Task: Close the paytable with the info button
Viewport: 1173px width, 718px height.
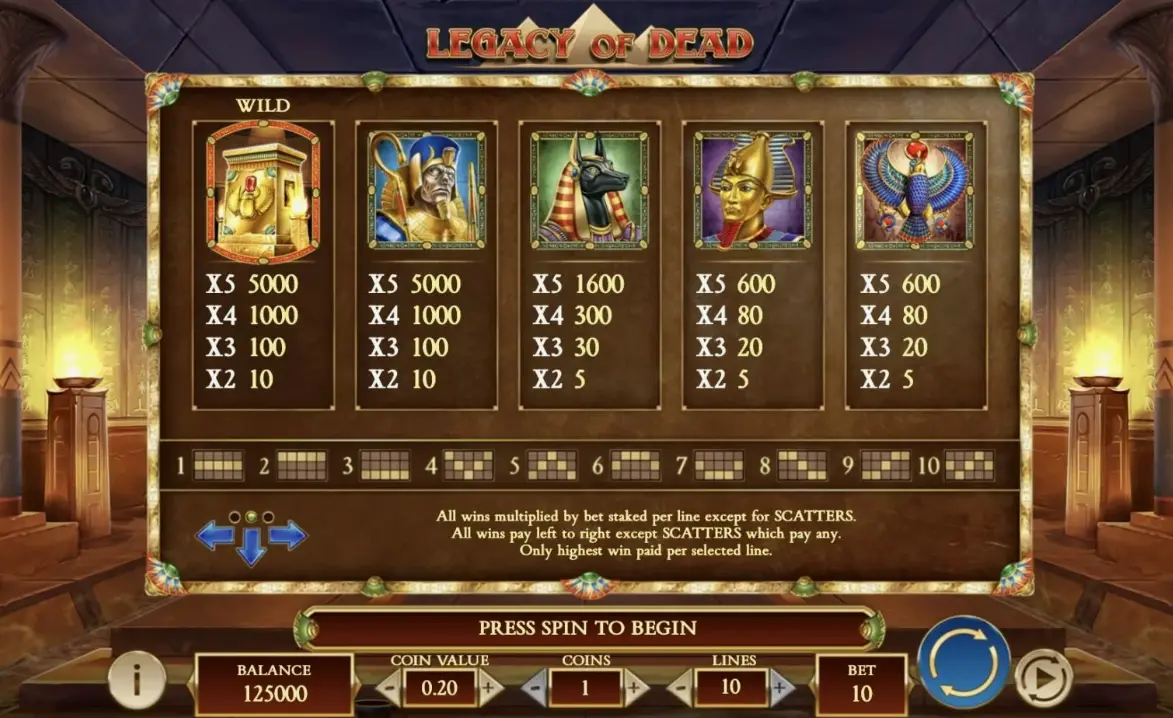Action: (136, 680)
